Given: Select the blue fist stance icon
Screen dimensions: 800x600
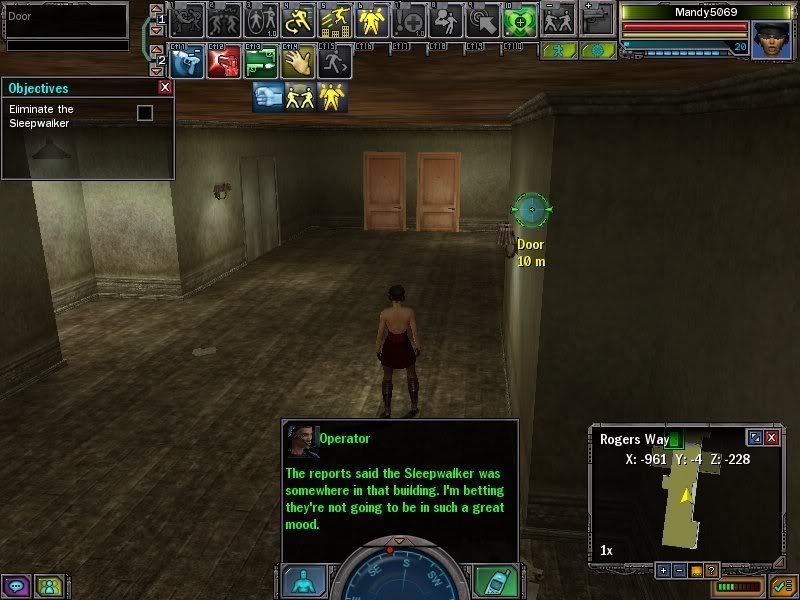Looking at the screenshot, I should tap(267, 96).
